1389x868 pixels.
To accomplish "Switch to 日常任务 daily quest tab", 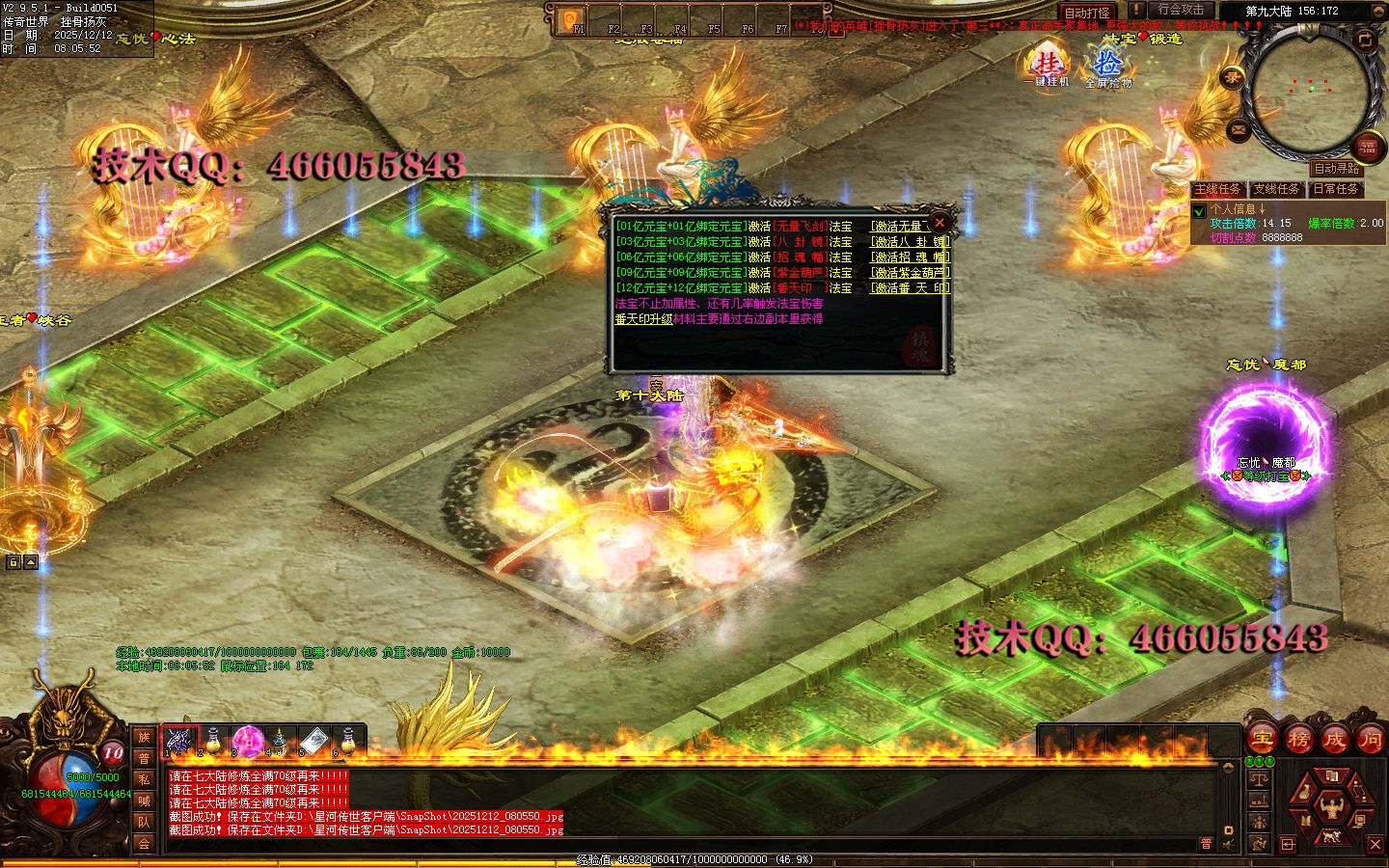I will click(x=1335, y=189).
